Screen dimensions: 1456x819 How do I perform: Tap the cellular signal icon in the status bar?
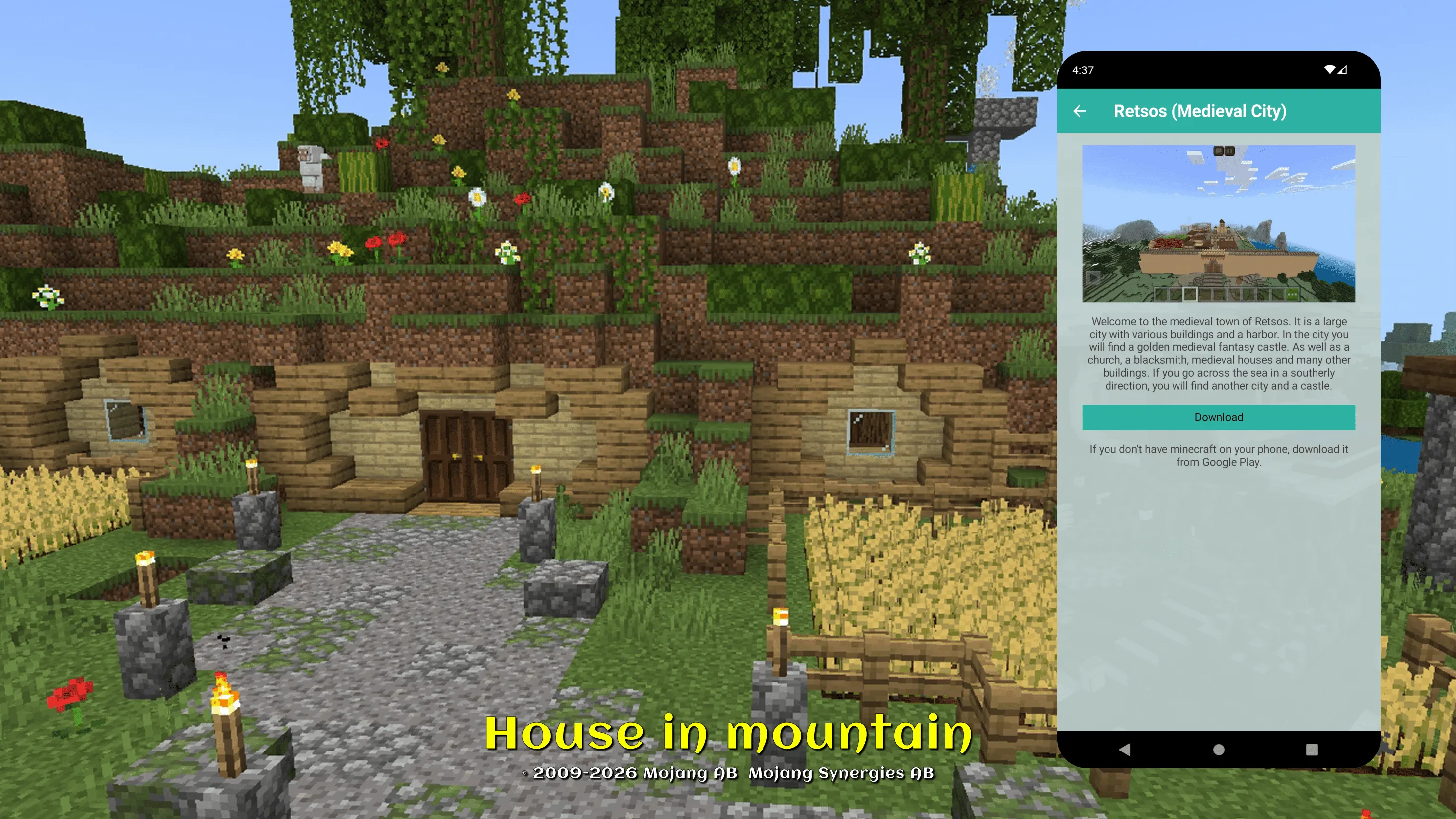pyautogui.click(x=1344, y=70)
